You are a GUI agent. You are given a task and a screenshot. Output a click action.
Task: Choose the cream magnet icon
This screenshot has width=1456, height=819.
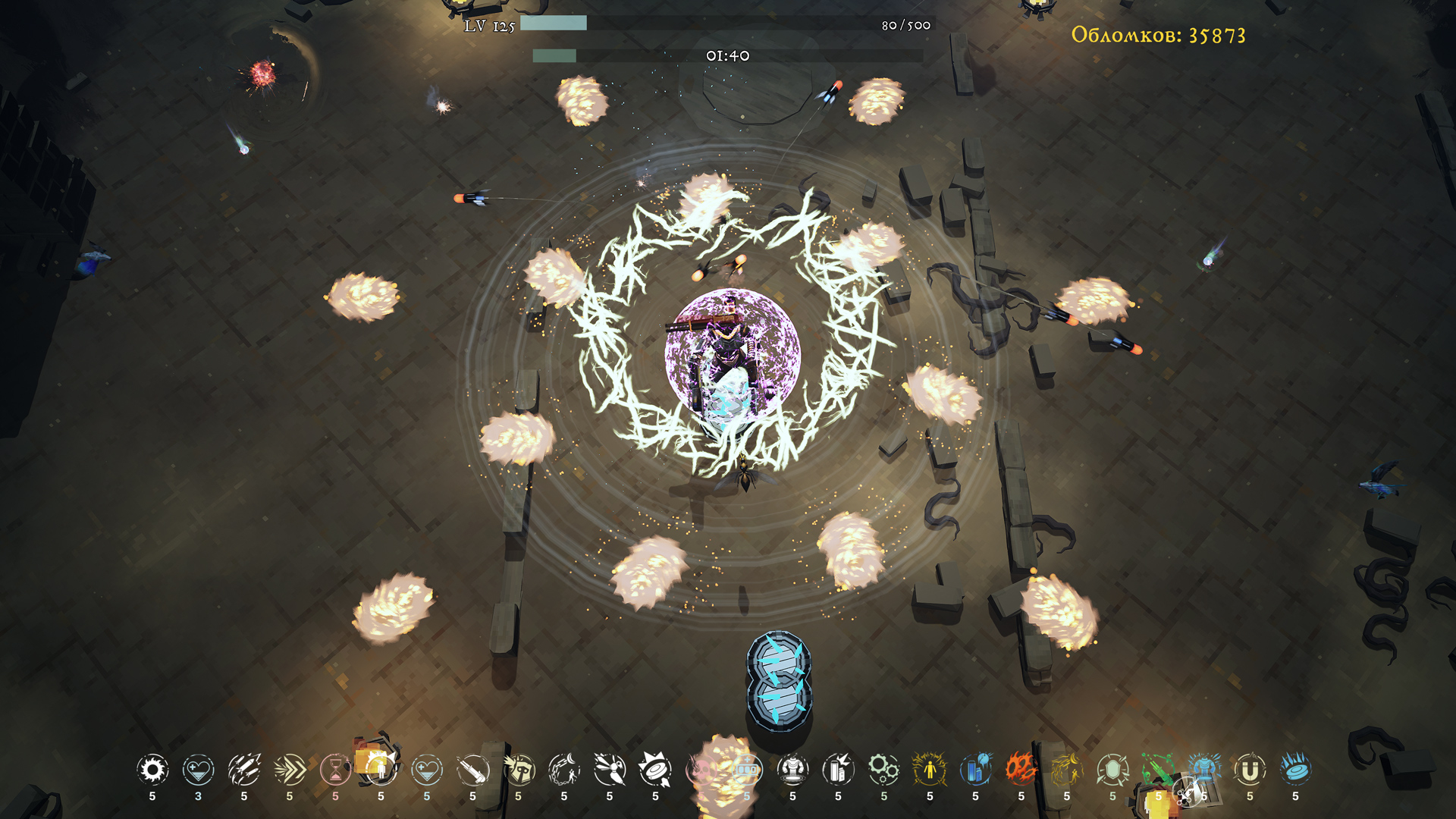(1250, 770)
